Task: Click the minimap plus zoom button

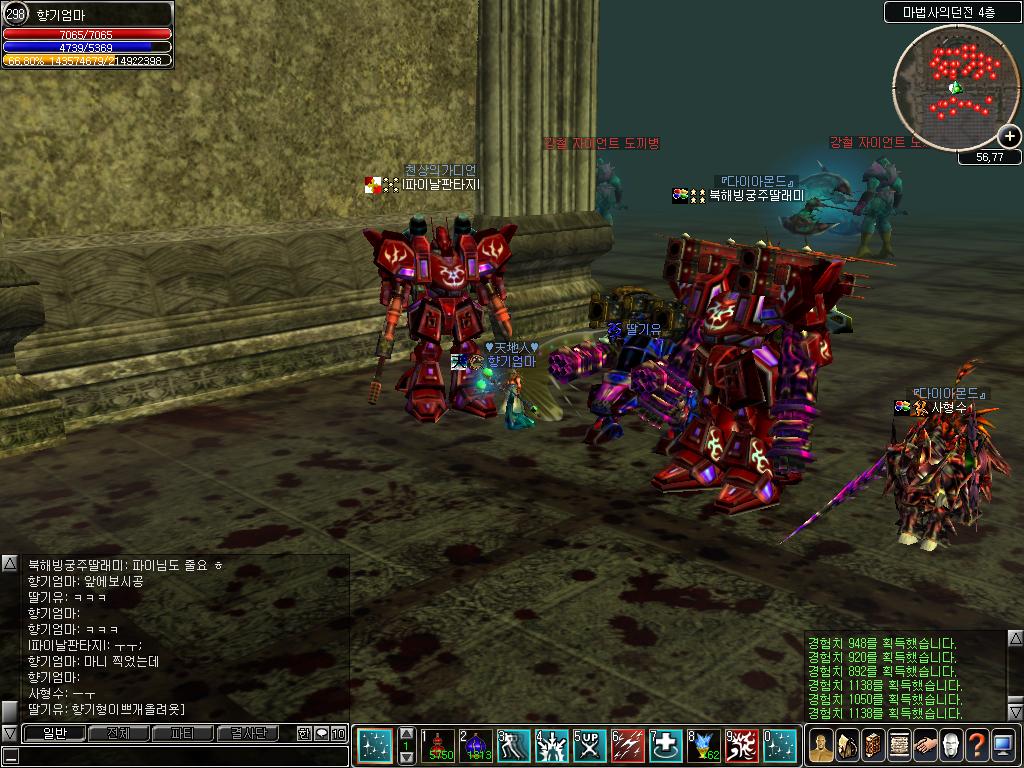Action: 1010,137
